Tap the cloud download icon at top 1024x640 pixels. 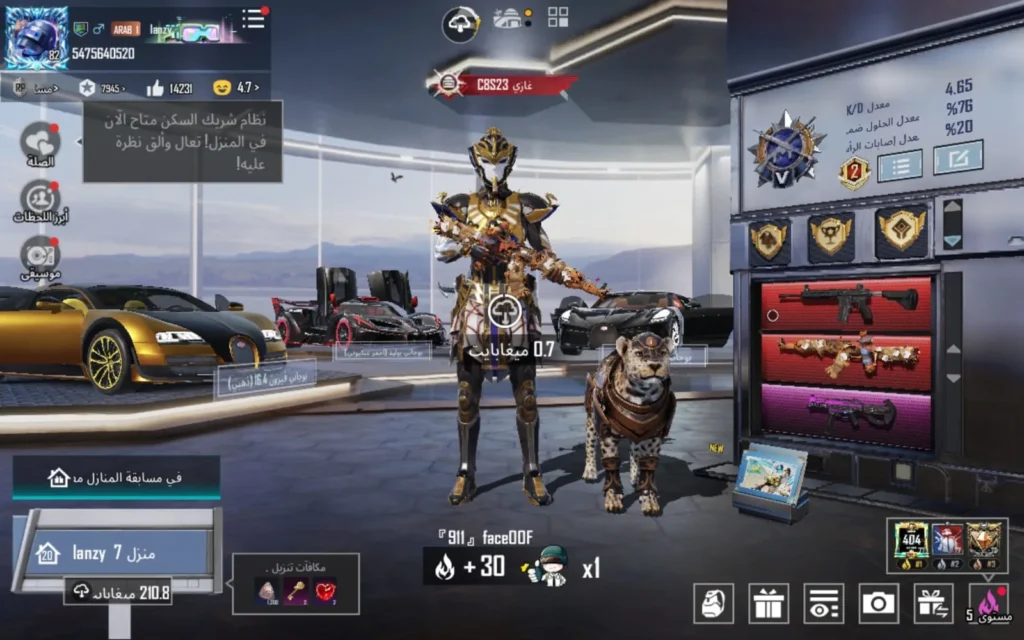tap(462, 21)
